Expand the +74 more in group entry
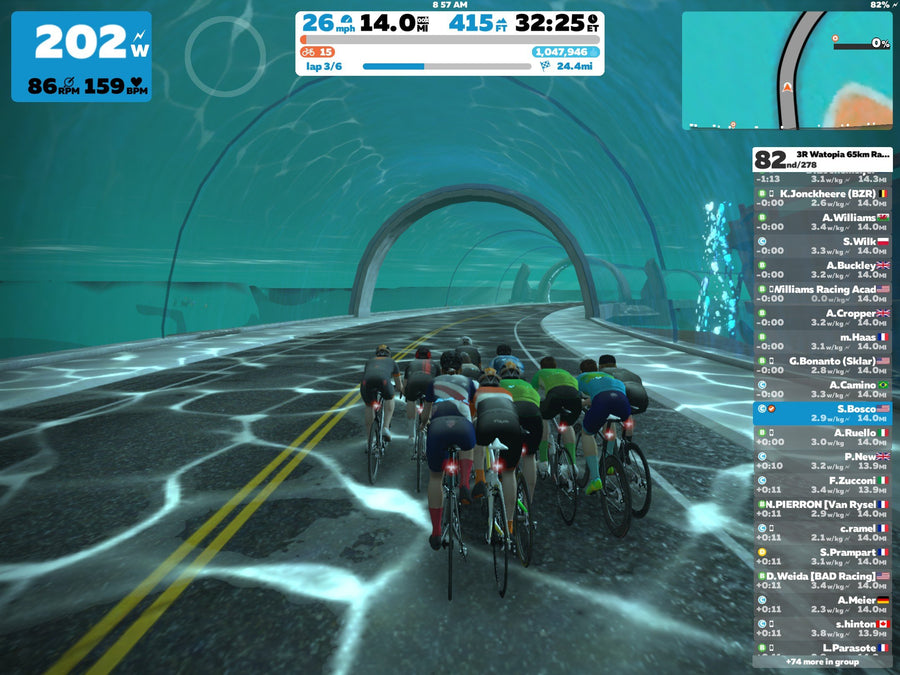Screen dimensions: 900x675 (x=822, y=662)
